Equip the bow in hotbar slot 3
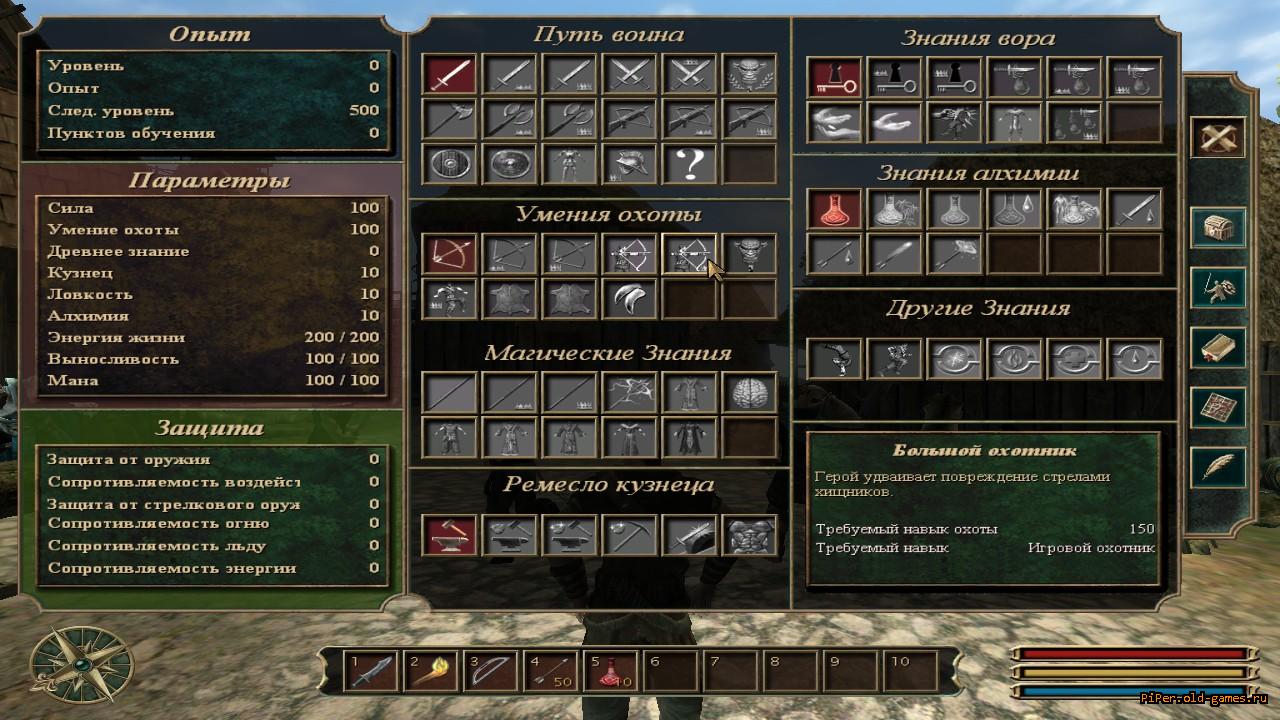Screen dimensions: 1280x720 (490, 670)
